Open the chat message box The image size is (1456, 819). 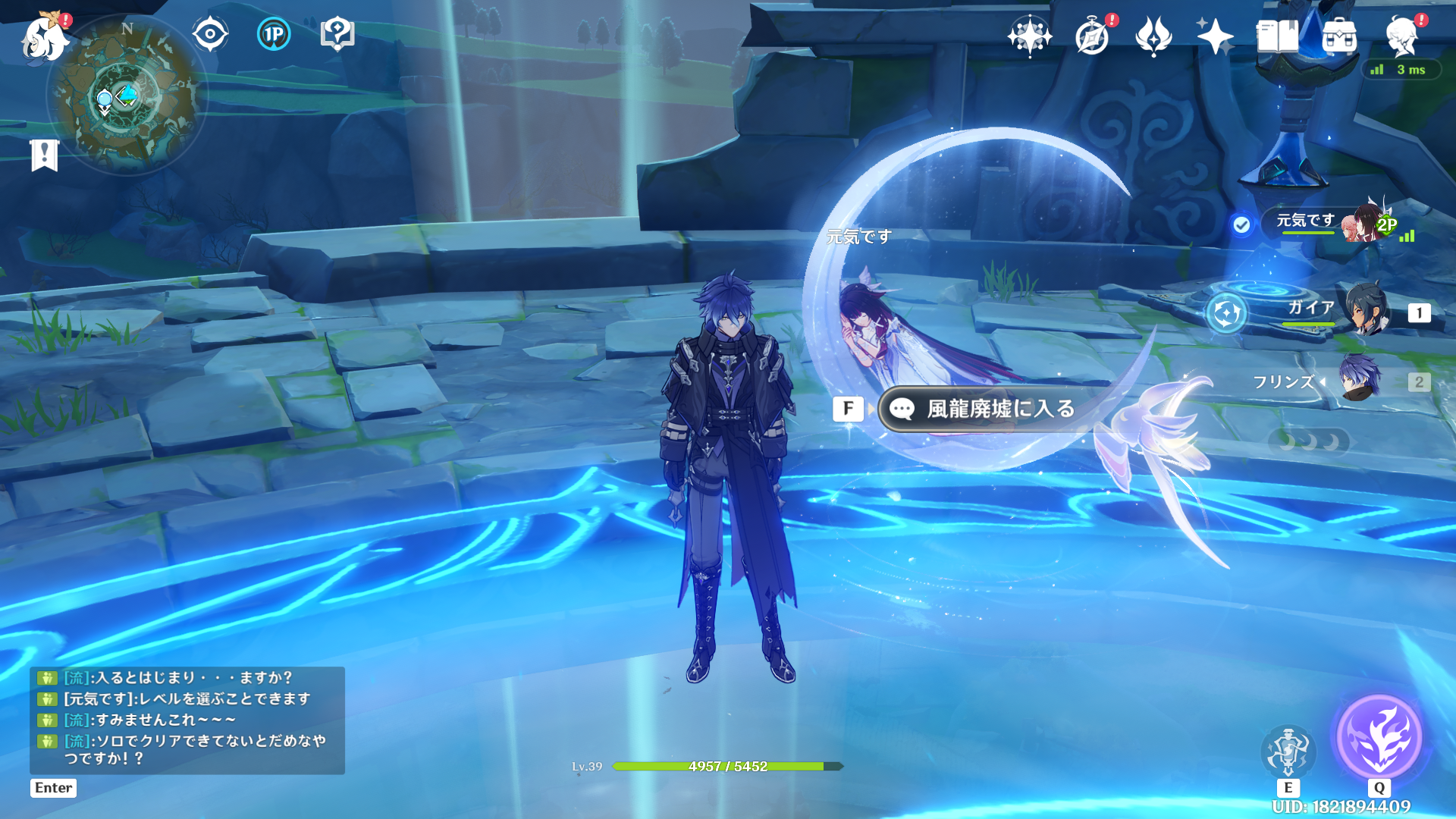click(187, 719)
